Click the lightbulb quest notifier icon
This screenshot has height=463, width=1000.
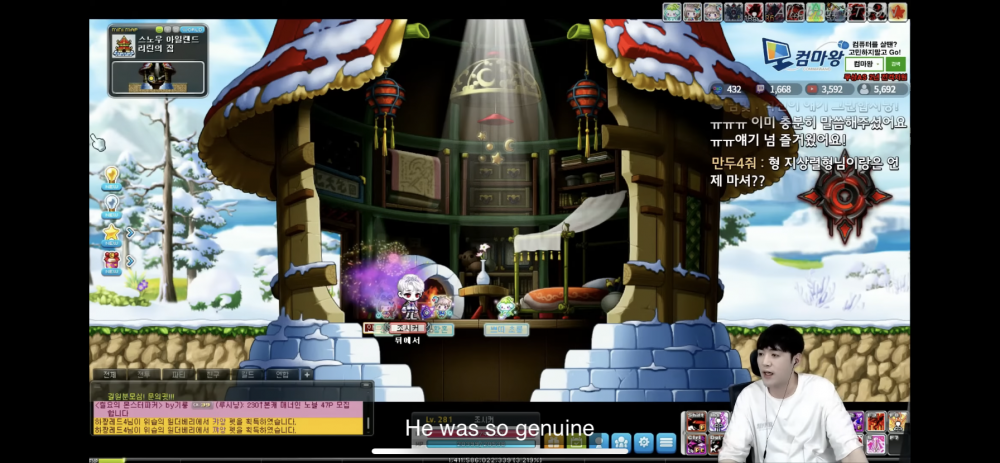[x=112, y=176]
